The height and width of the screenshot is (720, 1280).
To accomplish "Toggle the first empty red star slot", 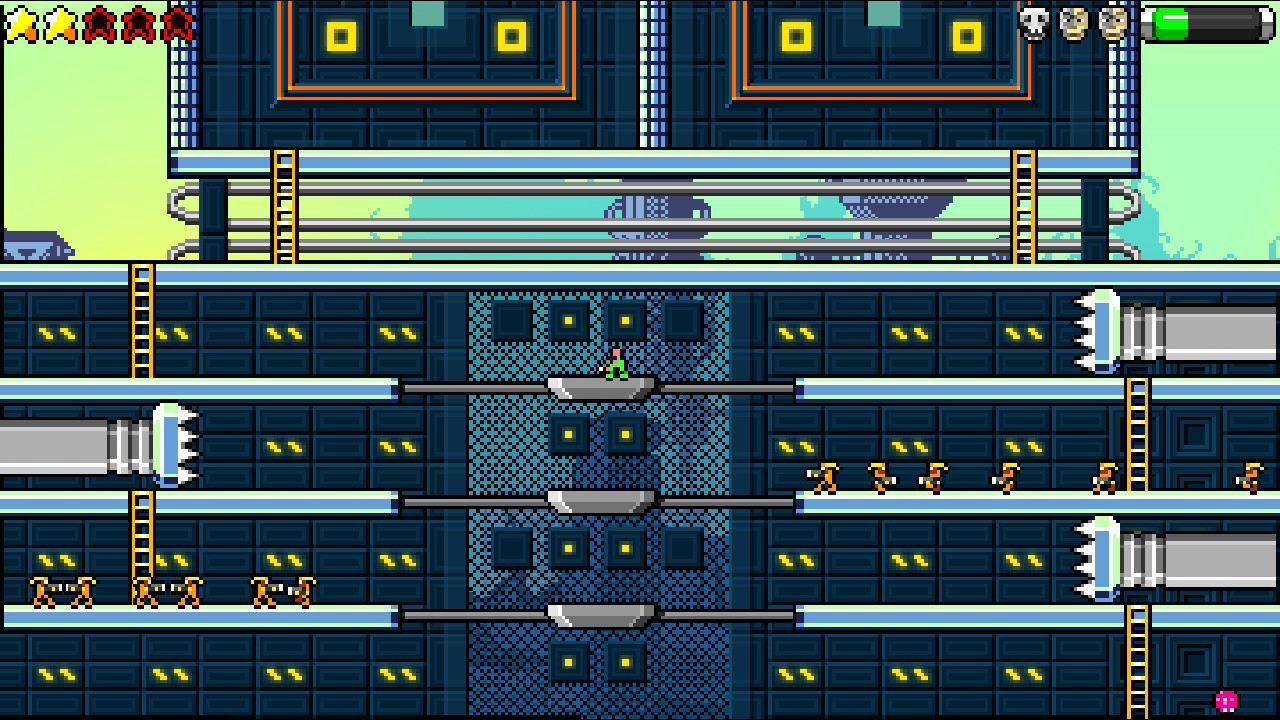I will (100, 25).
